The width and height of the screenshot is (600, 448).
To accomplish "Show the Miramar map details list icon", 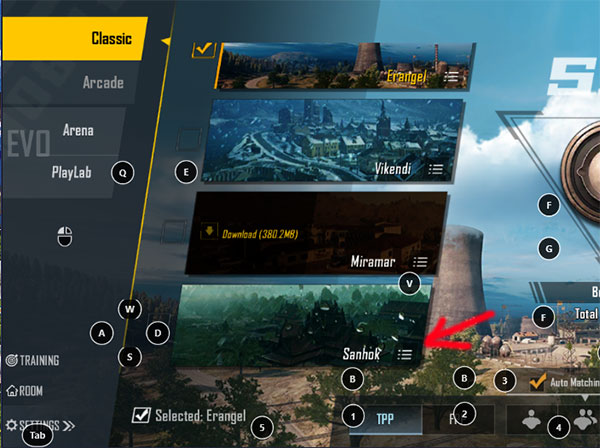I will click(421, 261).
